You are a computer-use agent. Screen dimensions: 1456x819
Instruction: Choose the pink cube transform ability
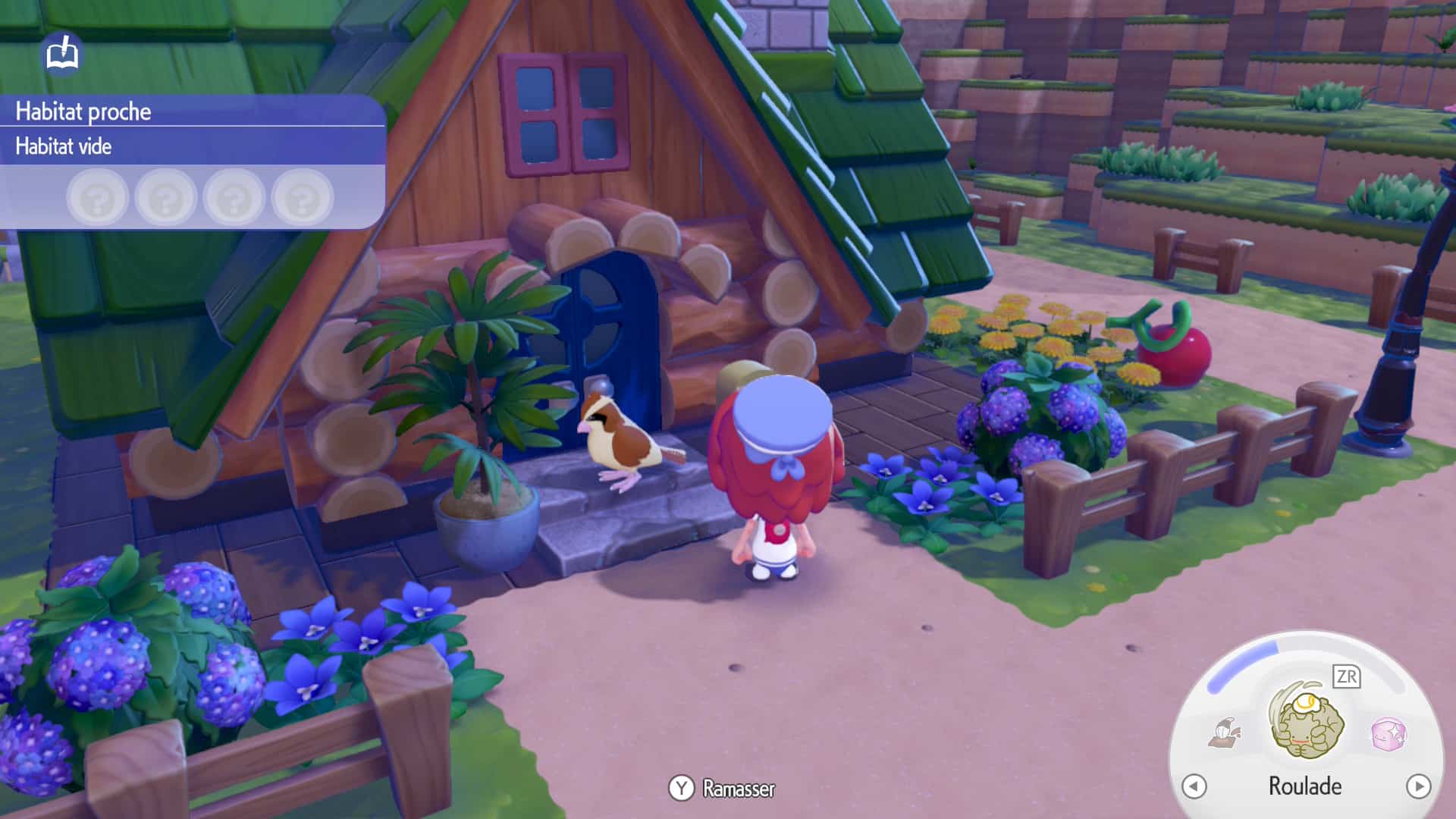[1389, 733]
